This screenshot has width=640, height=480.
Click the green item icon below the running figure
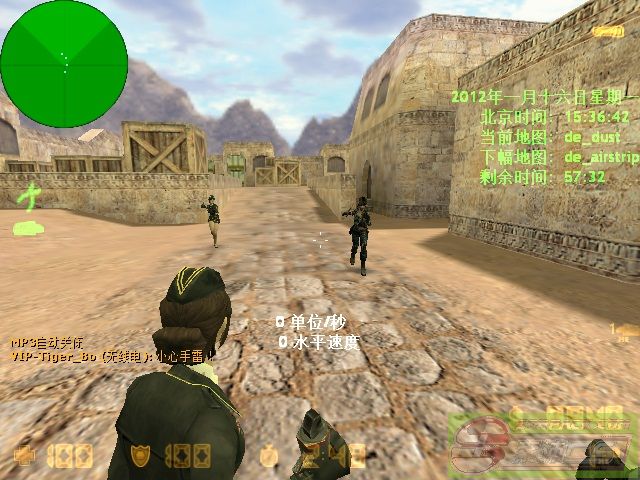pyautogui.click(x=27, y=229)
